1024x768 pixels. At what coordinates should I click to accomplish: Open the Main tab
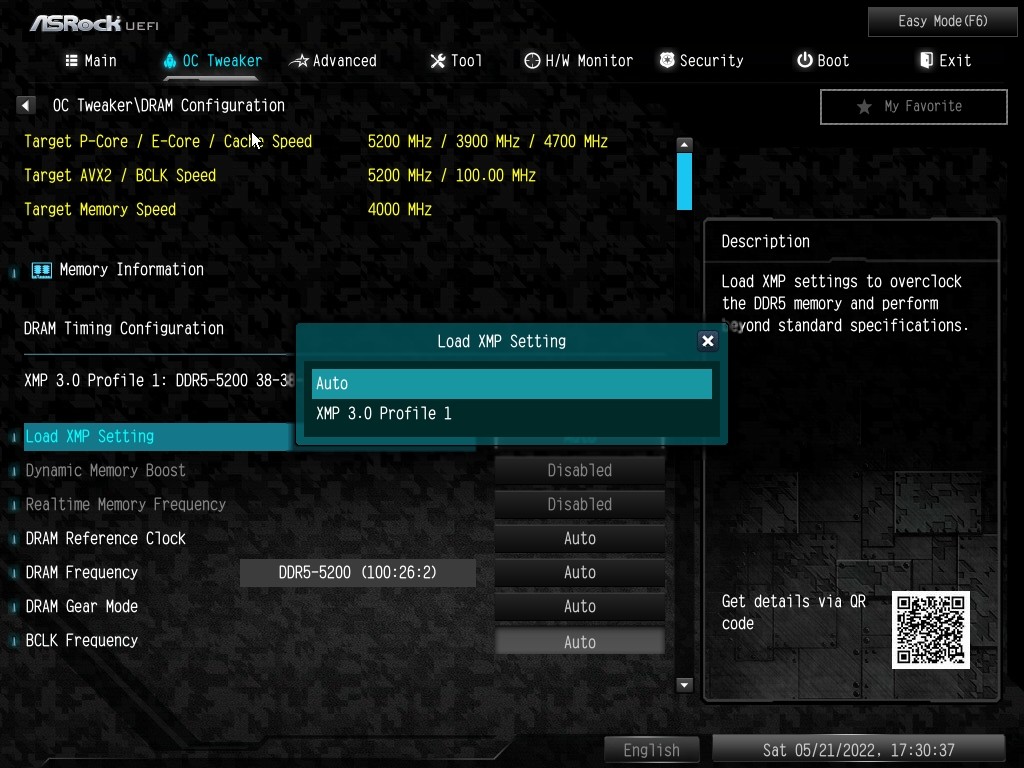[x=91, y=61]
